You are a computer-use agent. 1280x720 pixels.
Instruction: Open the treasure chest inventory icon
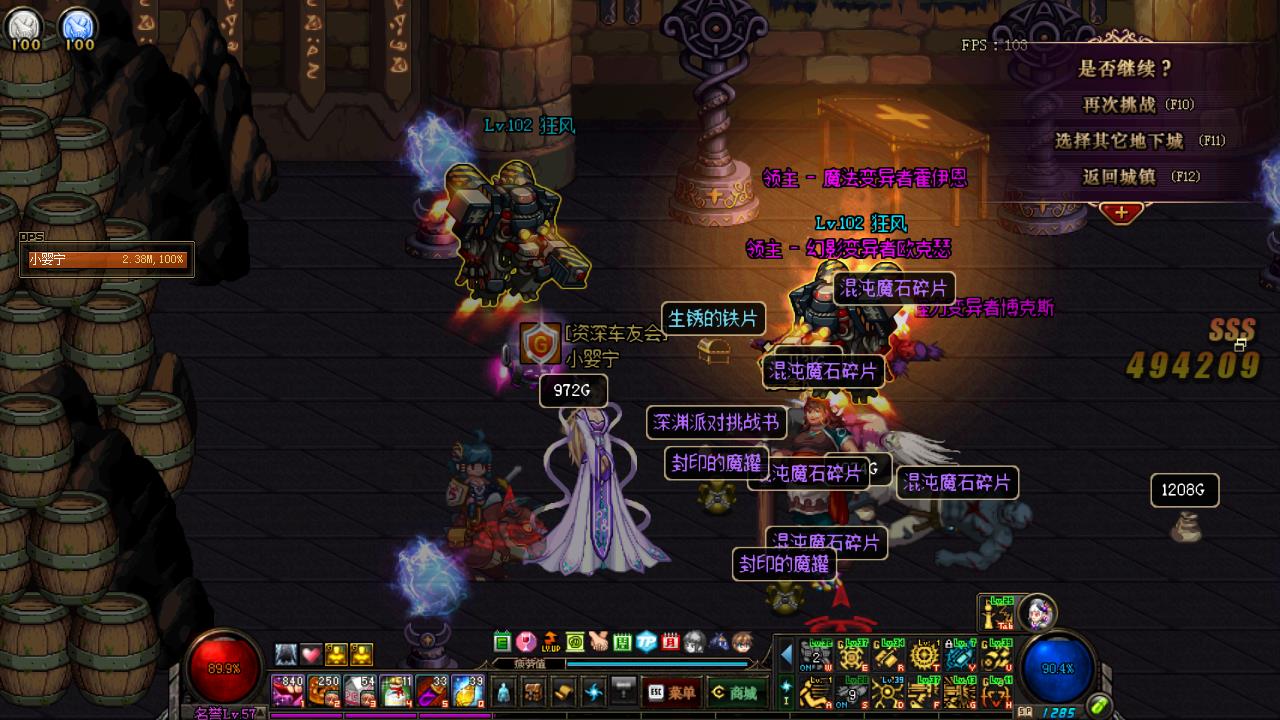534,691
